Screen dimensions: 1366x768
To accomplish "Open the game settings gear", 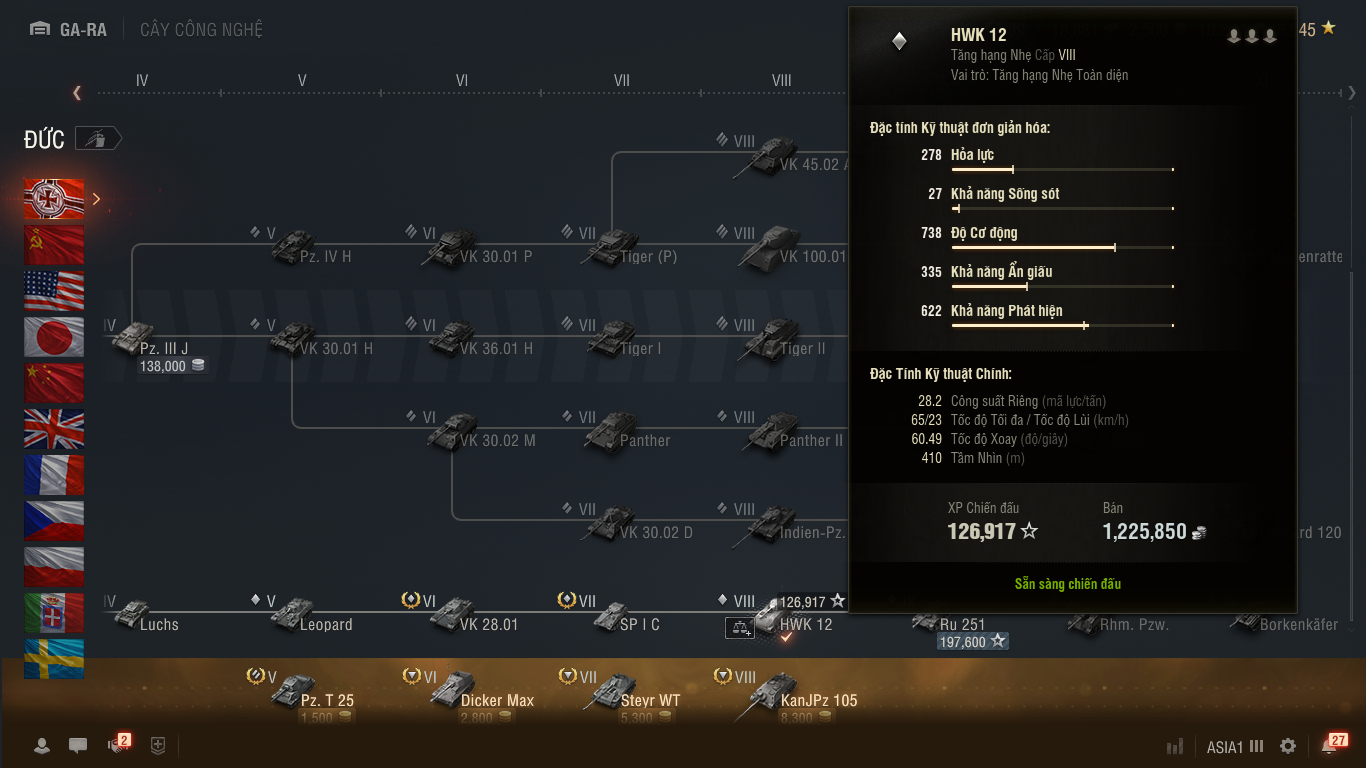I will pyautogui.click(x=1288, y=746).
